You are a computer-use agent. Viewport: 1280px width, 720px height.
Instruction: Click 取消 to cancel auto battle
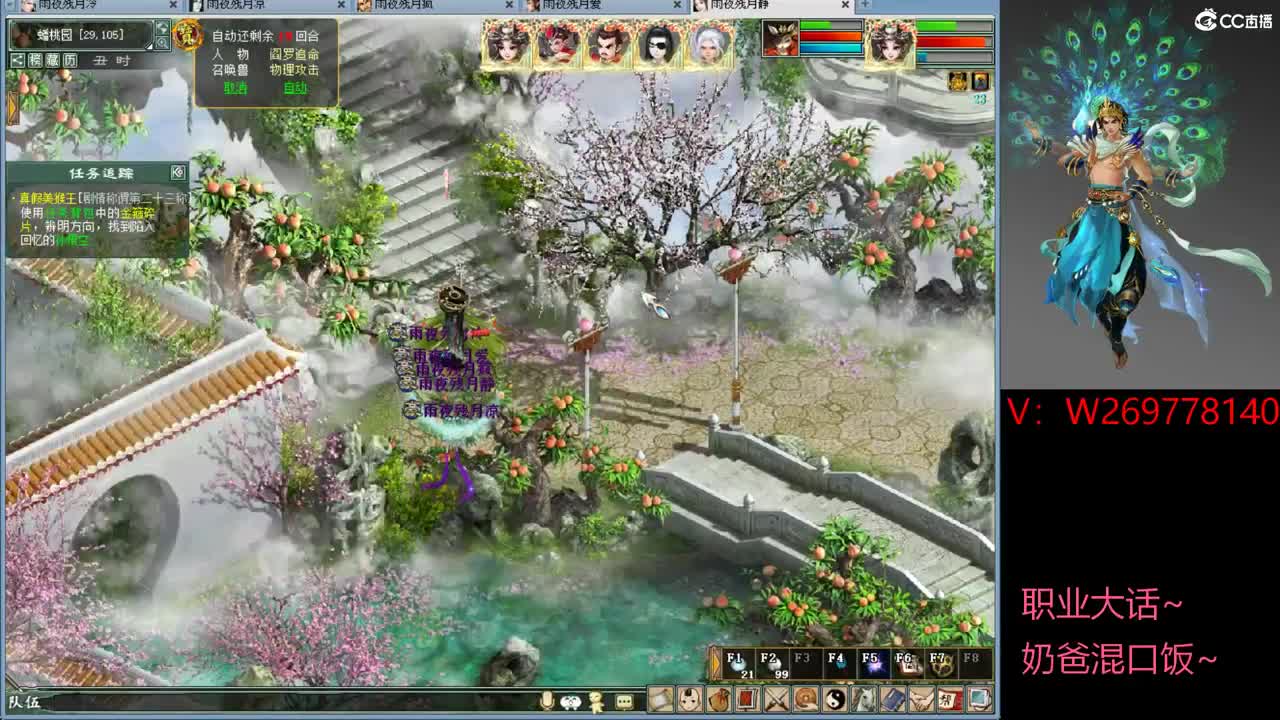236,87
